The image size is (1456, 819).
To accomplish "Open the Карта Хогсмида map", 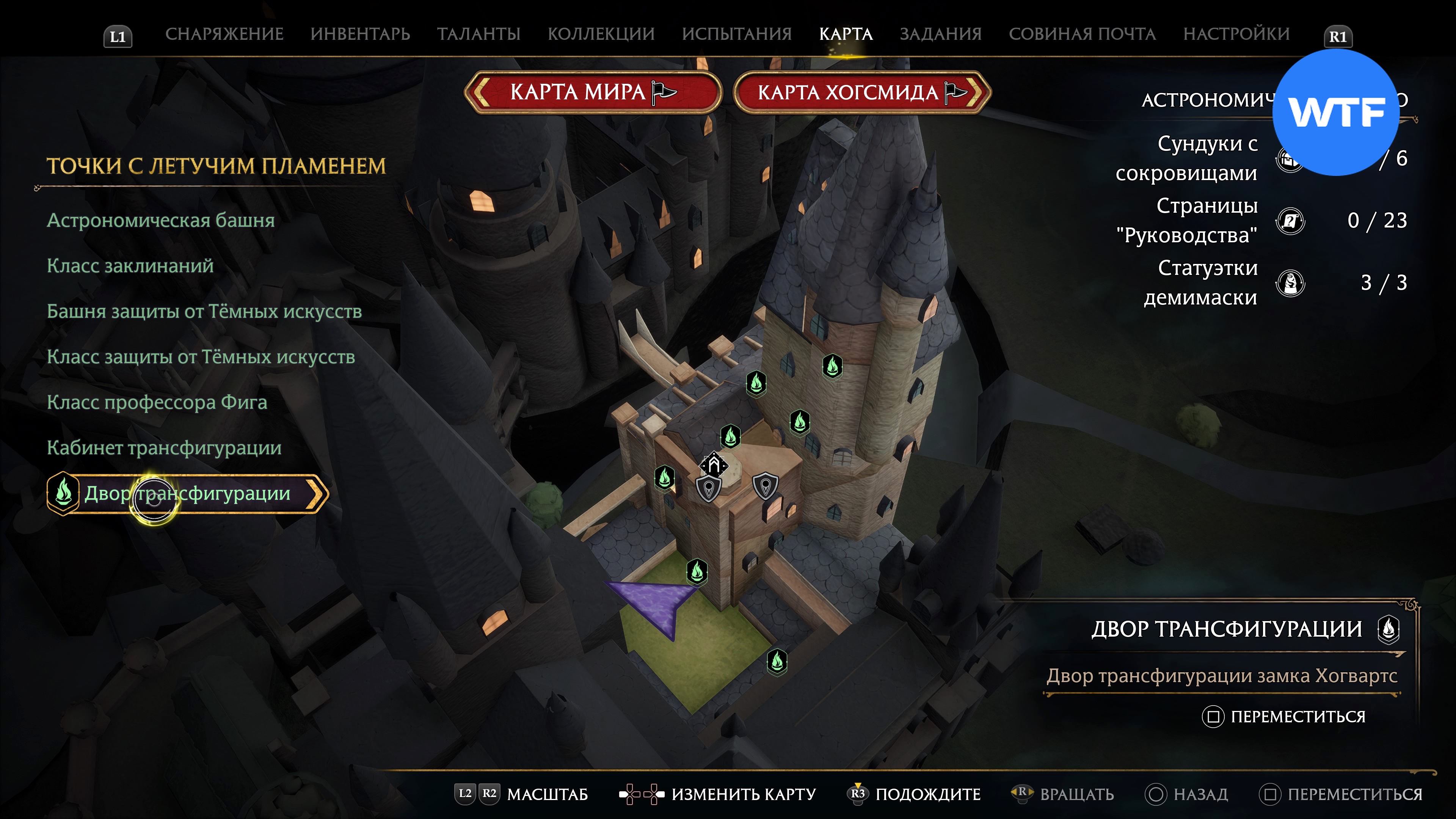I will 861,92.
